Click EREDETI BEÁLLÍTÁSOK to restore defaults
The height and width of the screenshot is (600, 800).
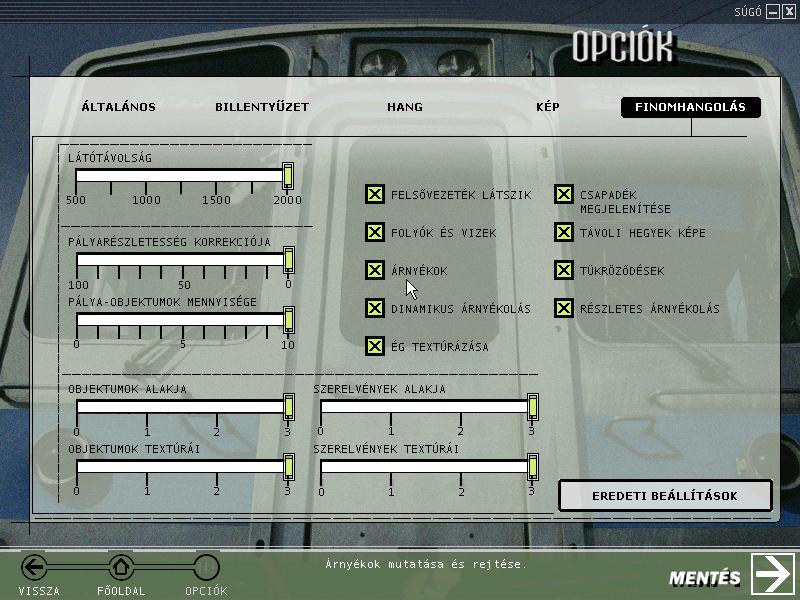coord(665,496)
